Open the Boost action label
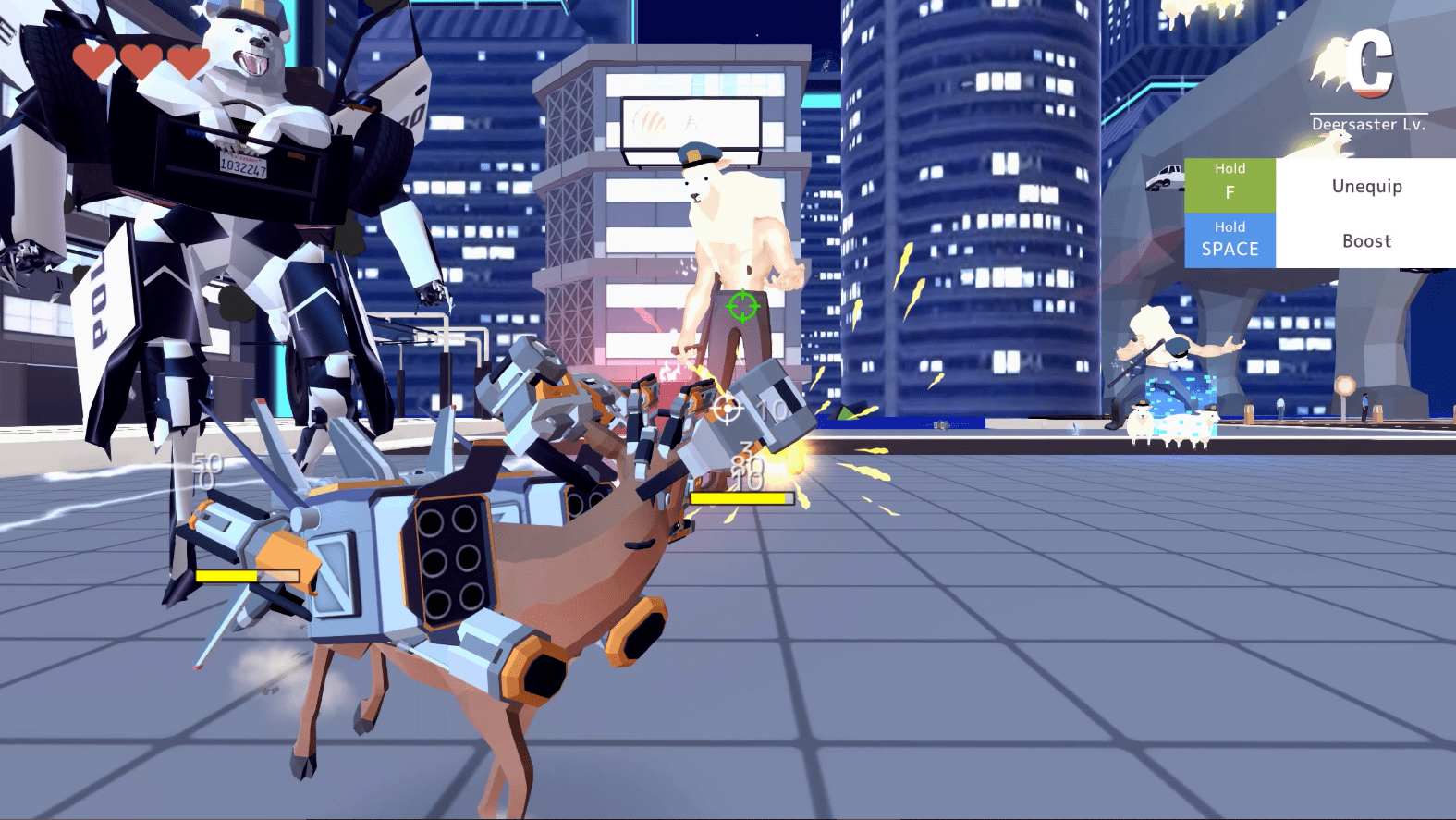The width and height of the screenshot is (1456, 820). (1366, 241)
